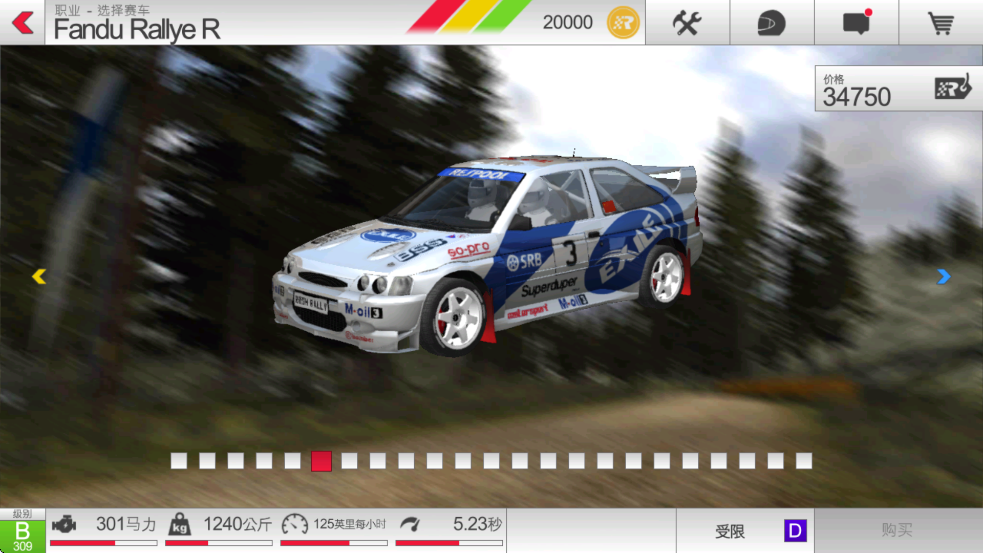Open the wrench and screwdriver tuning menu
The height and width of the screenshot is (553, 983).
pos(687,22)
